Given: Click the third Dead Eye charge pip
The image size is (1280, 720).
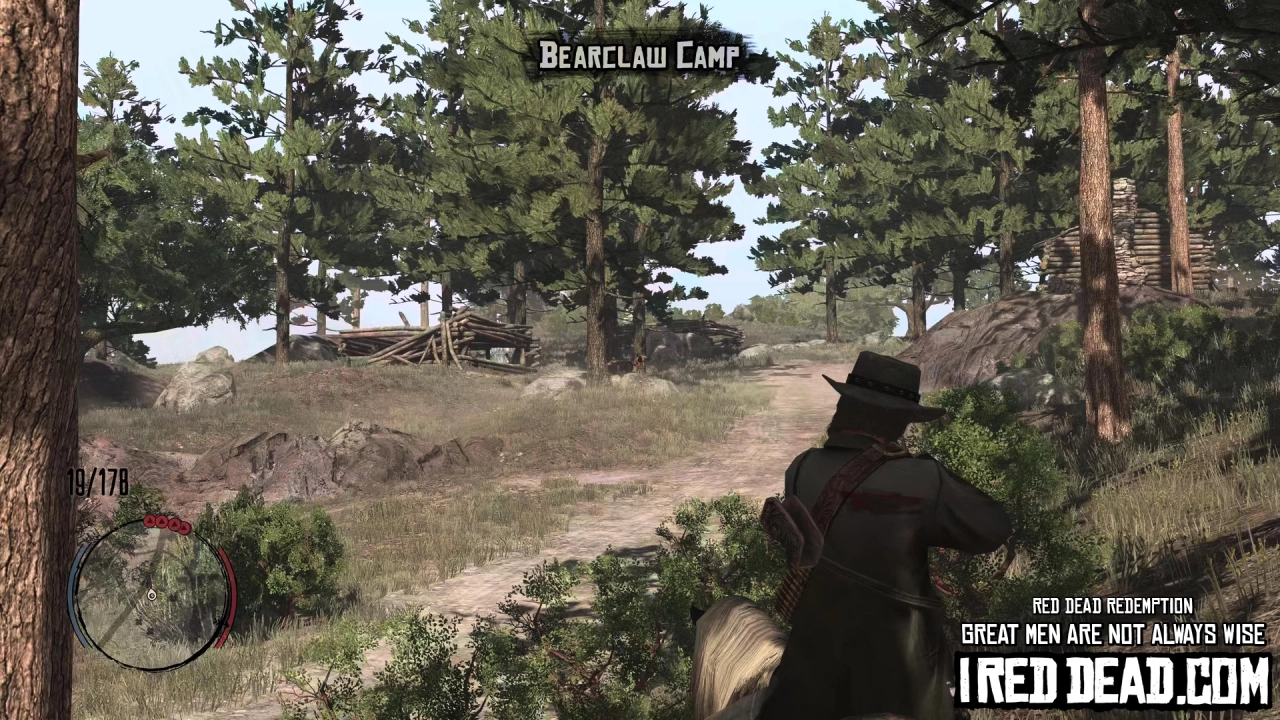Looking at the screenshot, I should (173, 524).
